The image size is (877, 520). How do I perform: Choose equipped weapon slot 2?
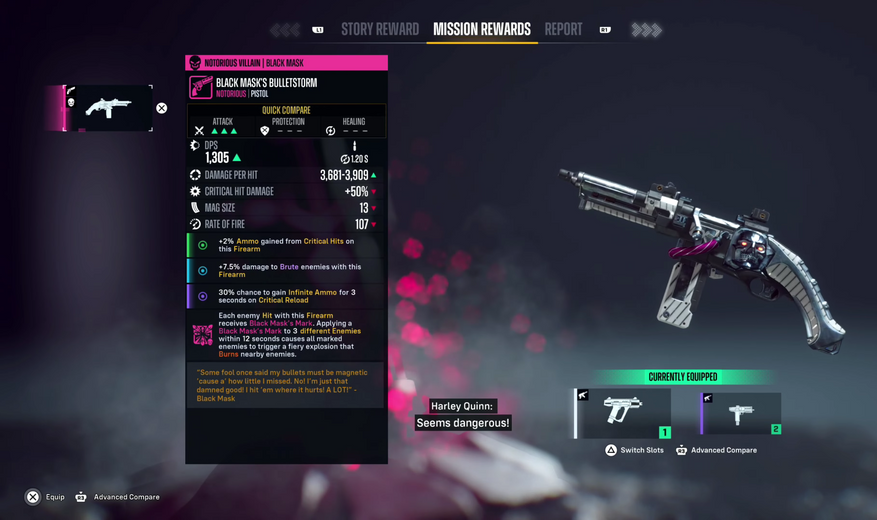point(741,414)
